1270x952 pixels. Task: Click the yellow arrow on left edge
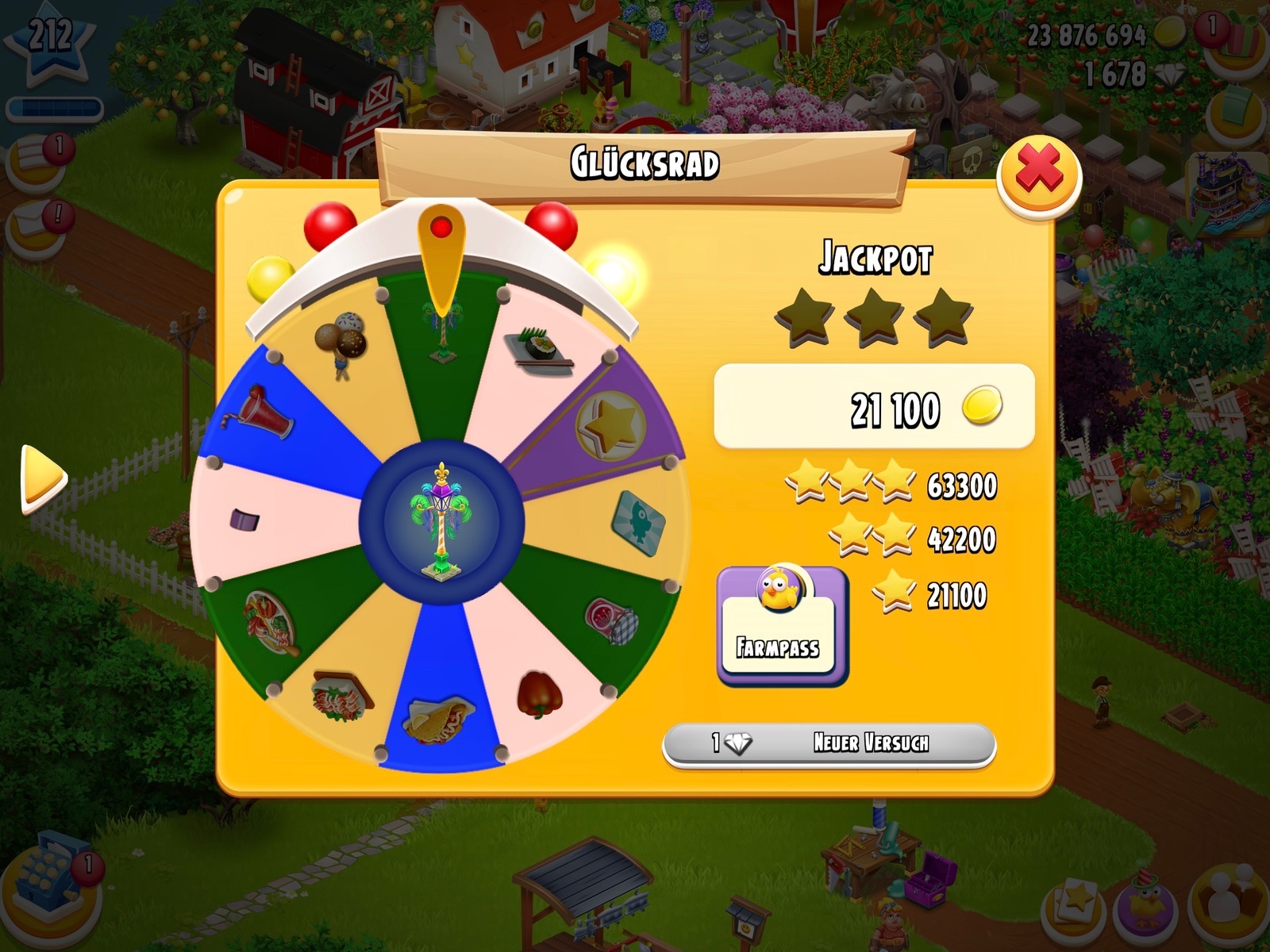click(43, 478)
